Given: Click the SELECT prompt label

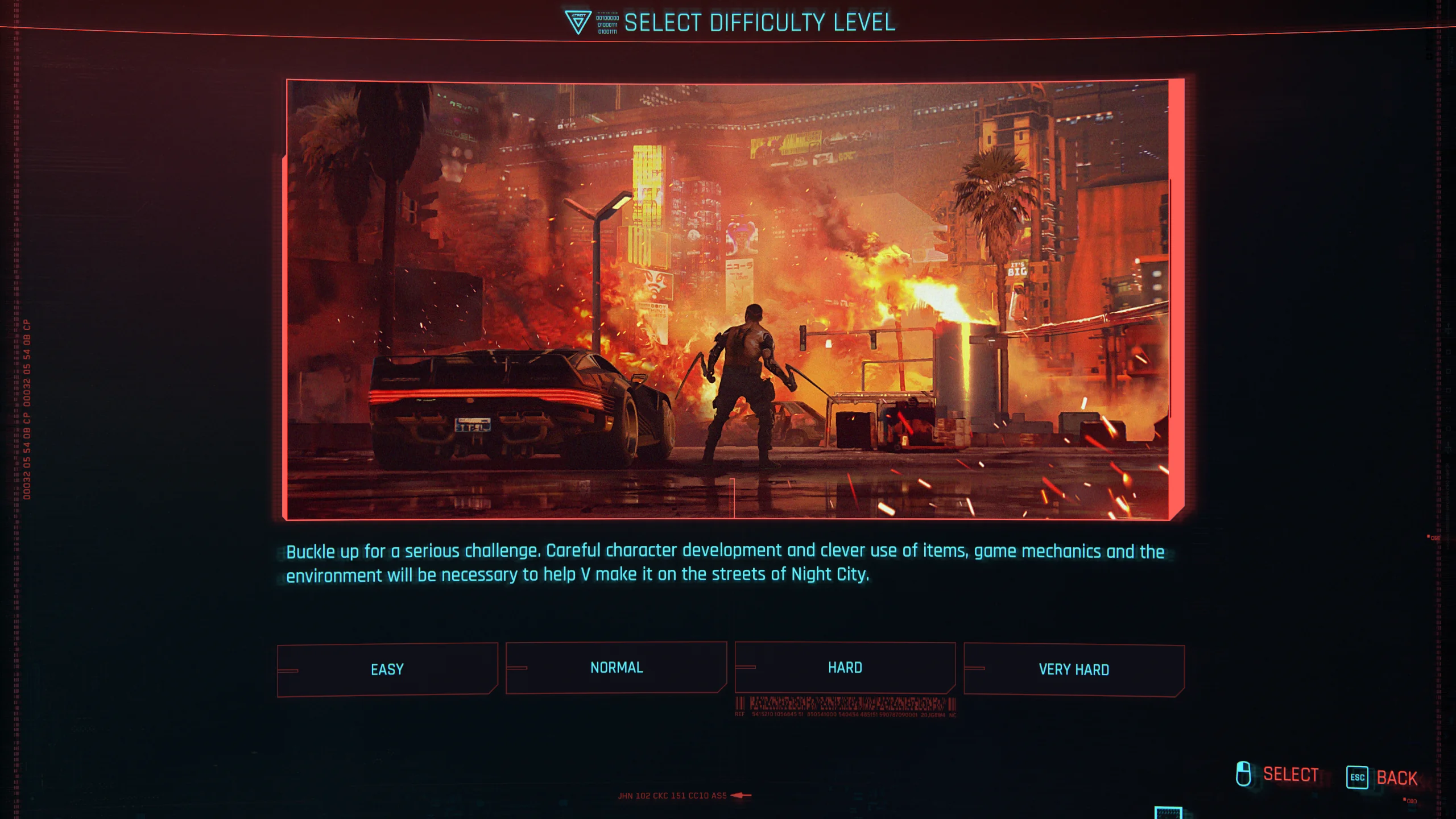Looking at the screenshot, I should click(x=1291, y=773).
